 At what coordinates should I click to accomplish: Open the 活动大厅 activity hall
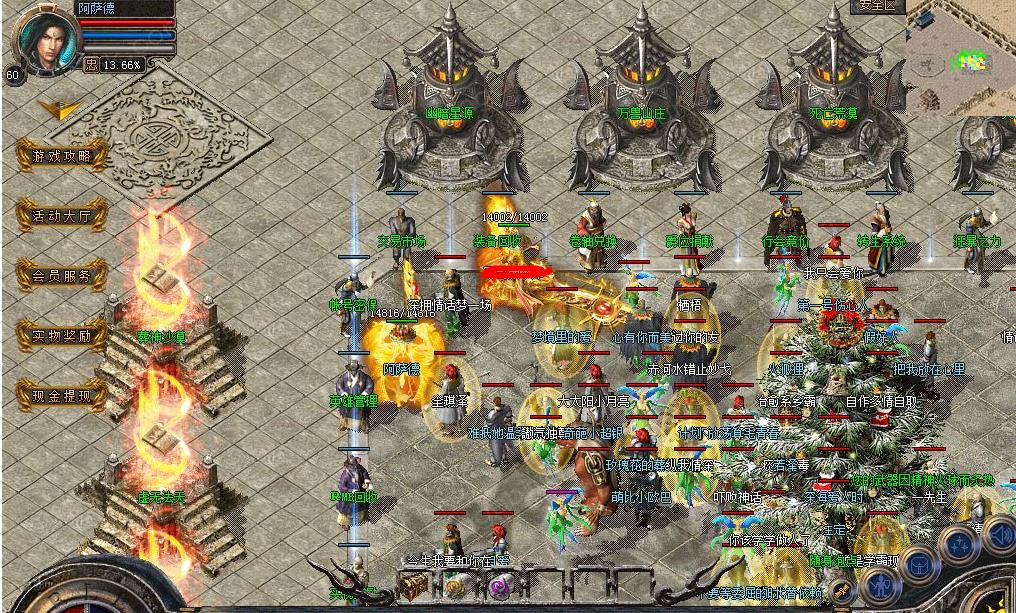click(62, 215)
